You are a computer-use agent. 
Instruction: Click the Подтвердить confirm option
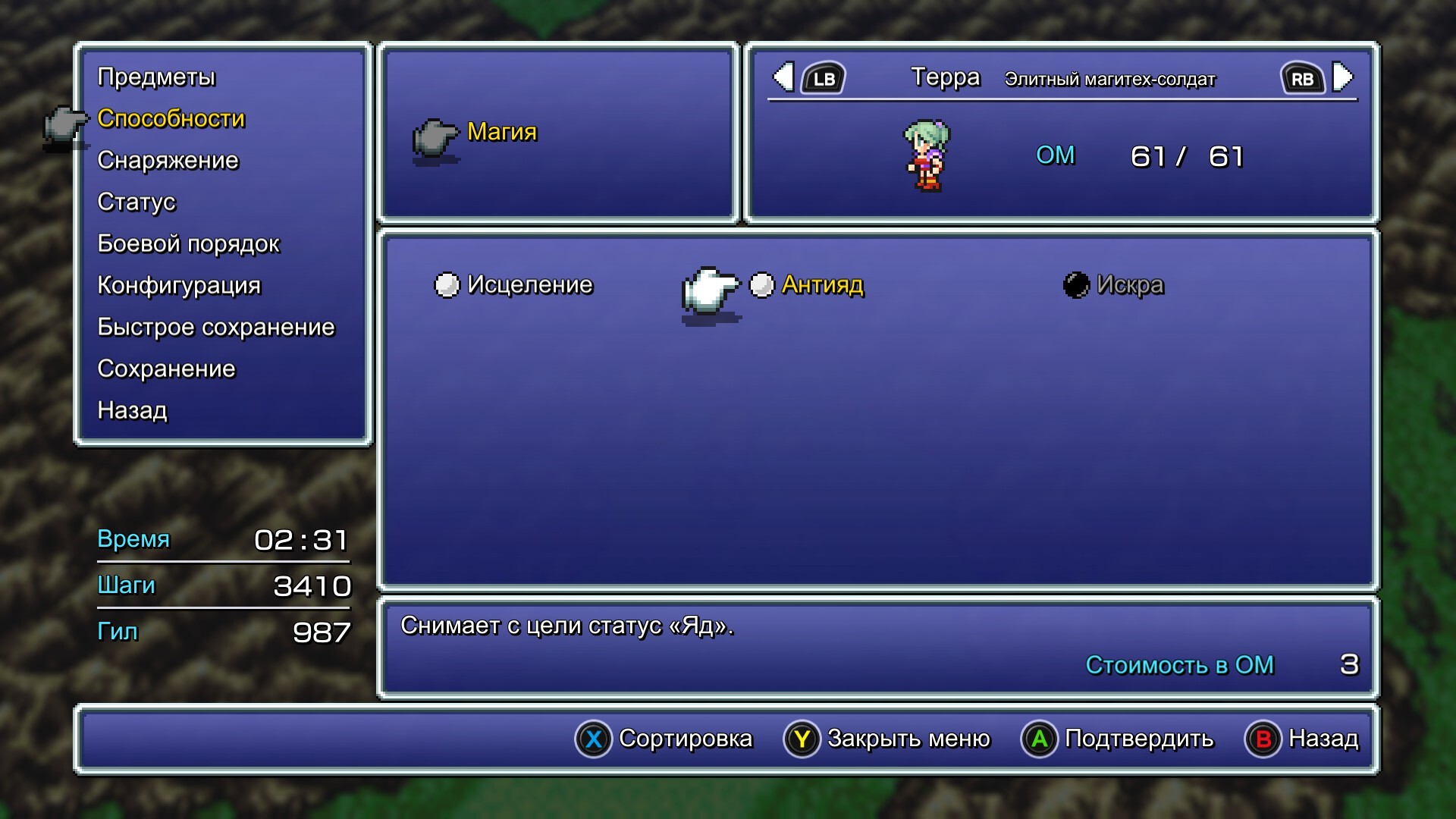click(x=1118, y=739)
